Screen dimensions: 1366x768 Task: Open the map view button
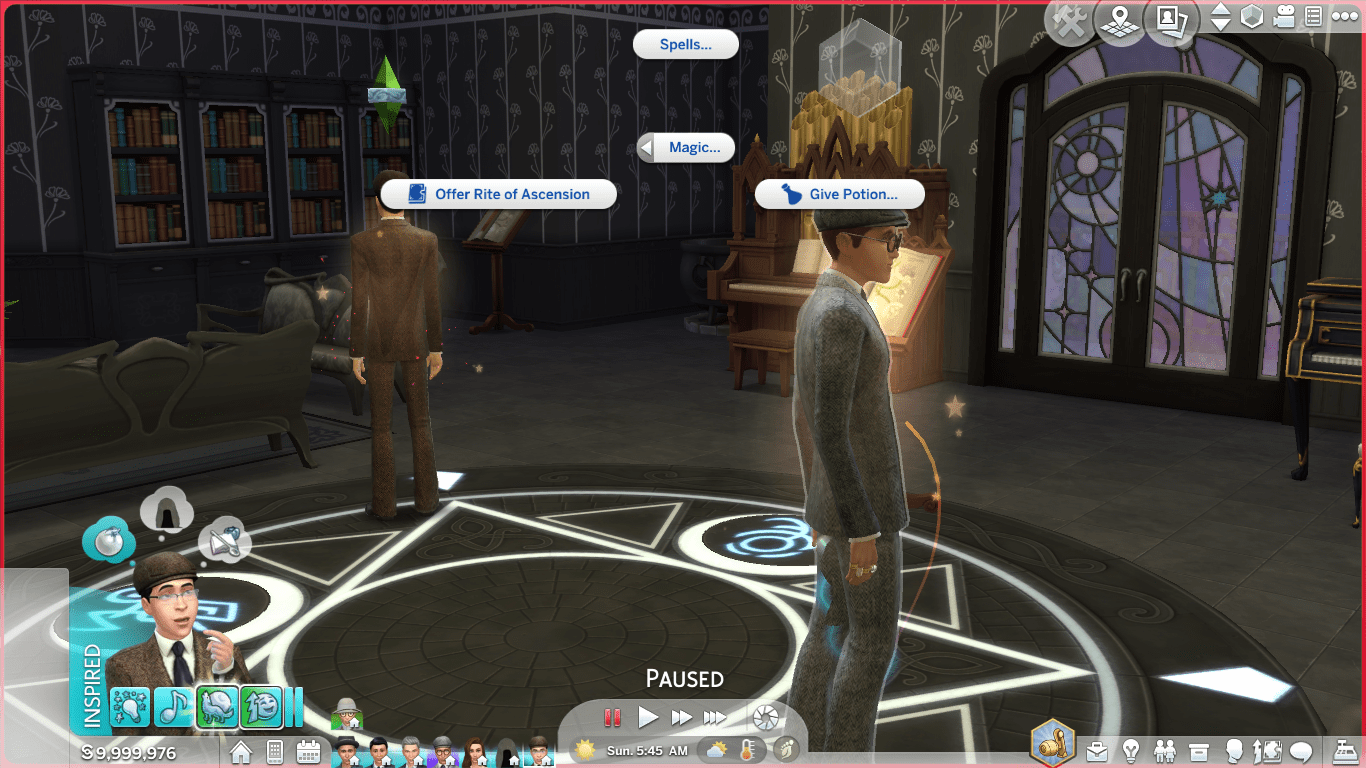pos(1119,21)
